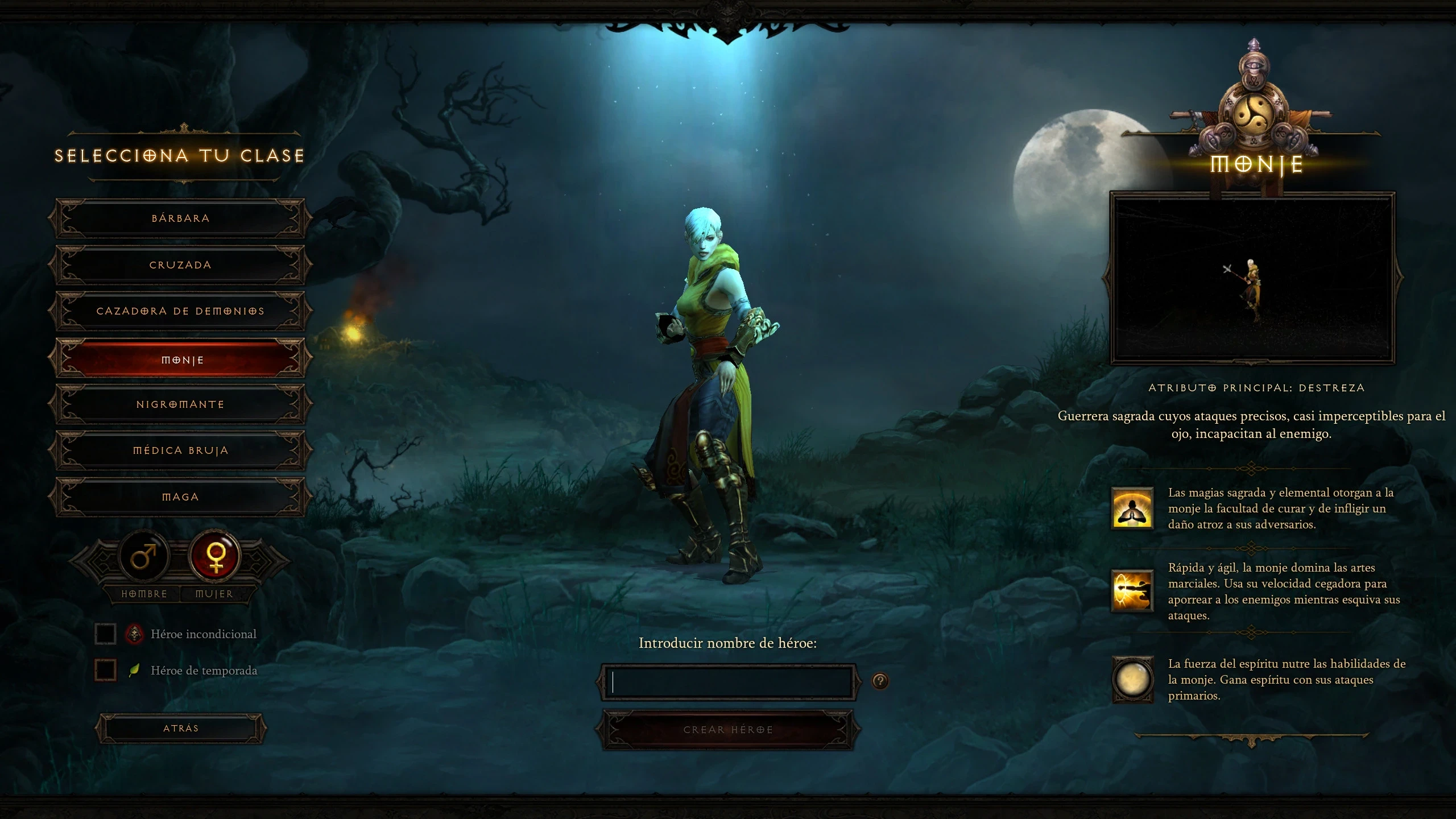Play the Monje class preview video
The width and height of the screenshot is (1456, 819).
tap(1252, 279)
